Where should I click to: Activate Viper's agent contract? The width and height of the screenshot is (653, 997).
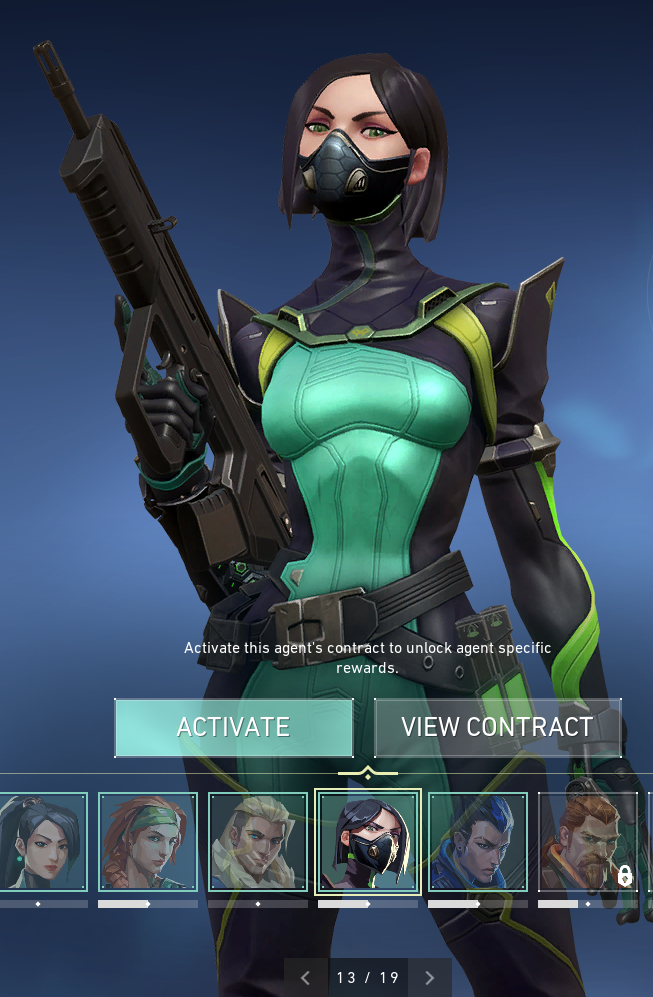coord(233,727)
